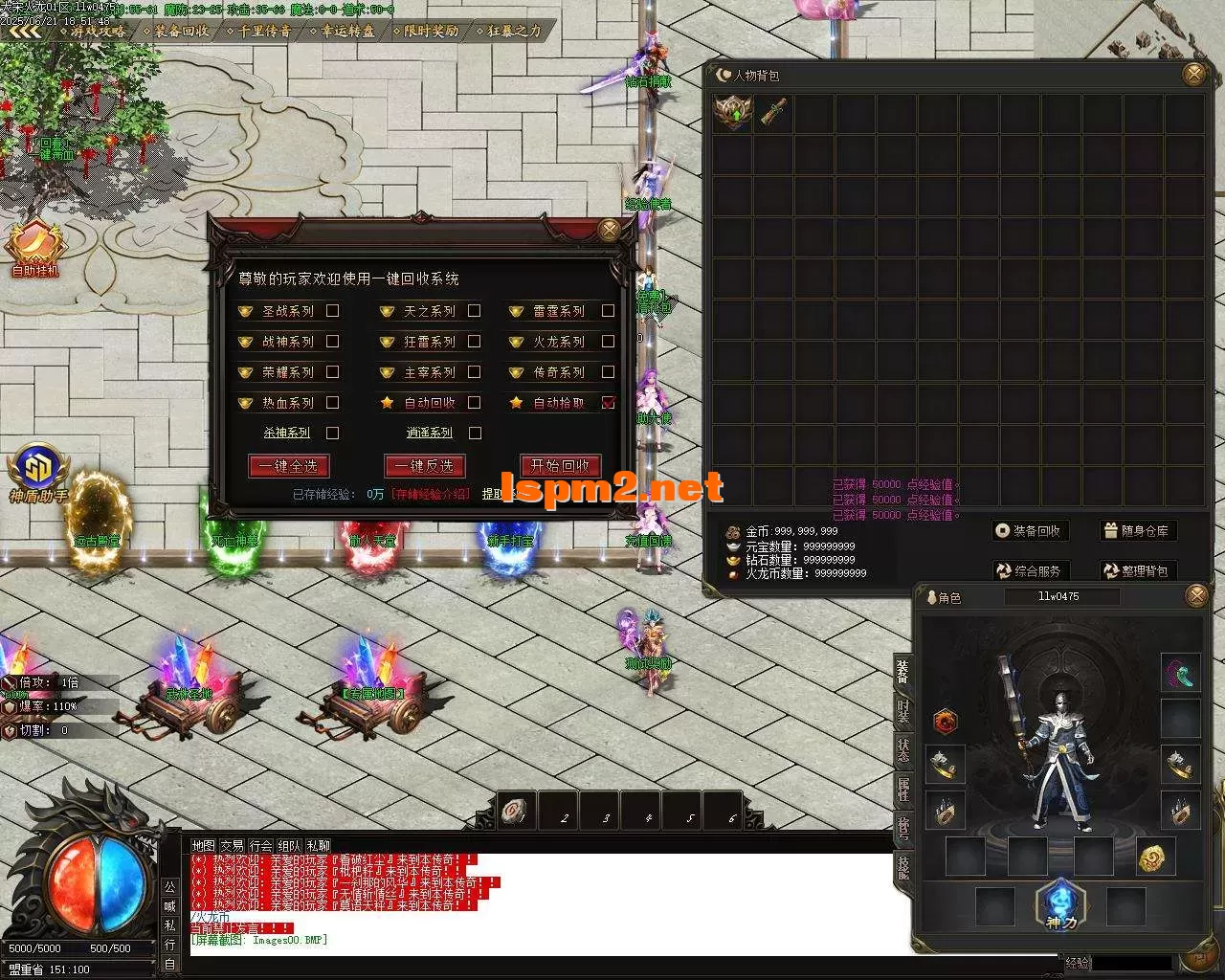This screenshot has width=1225, height=980.
Task: Click 装备回收 button in the backpack
Action: pyautogui.click(x=1029, y=531)
